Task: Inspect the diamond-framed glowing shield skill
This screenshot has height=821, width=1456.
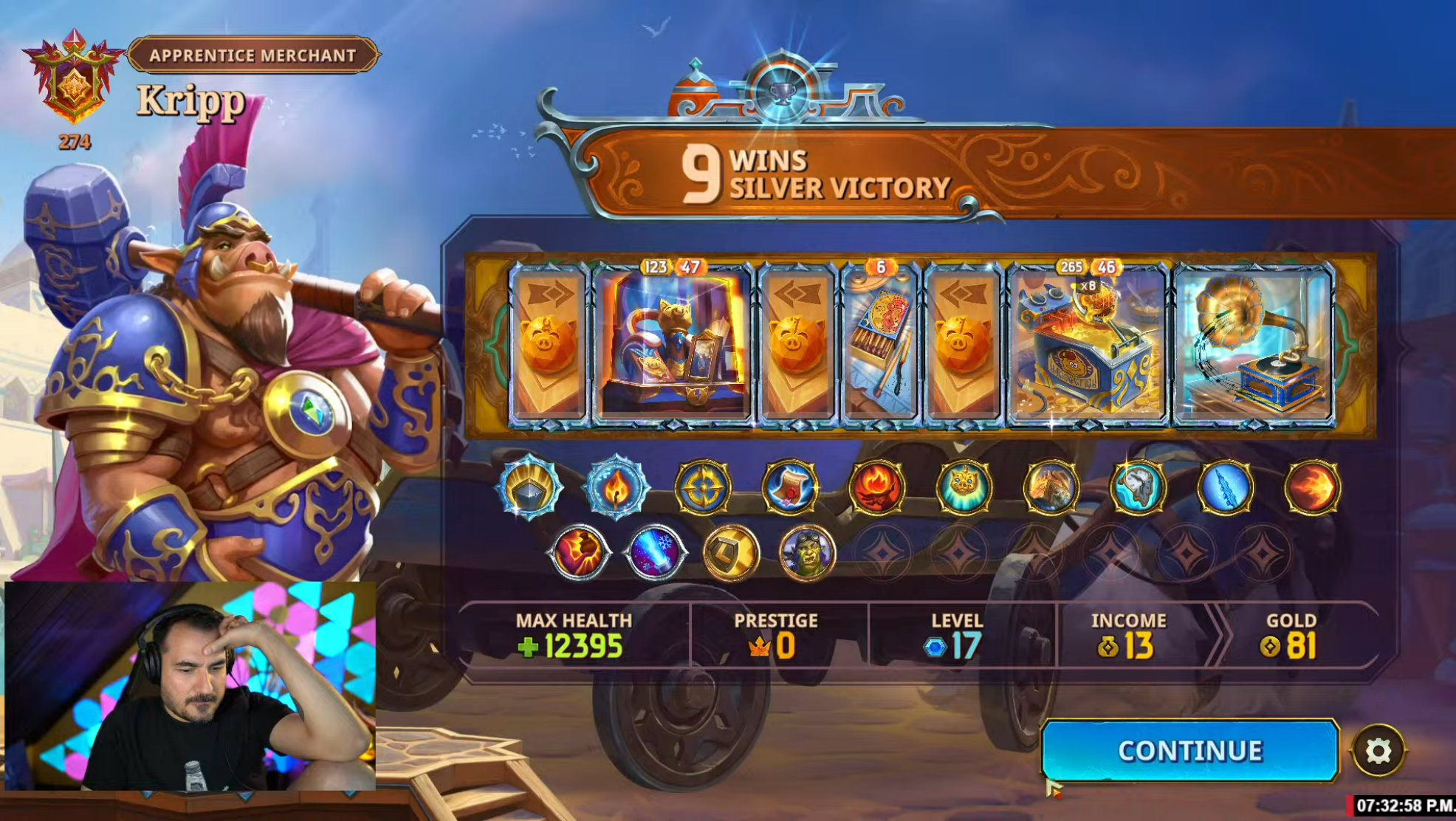Action: click(x=529, y=487)
